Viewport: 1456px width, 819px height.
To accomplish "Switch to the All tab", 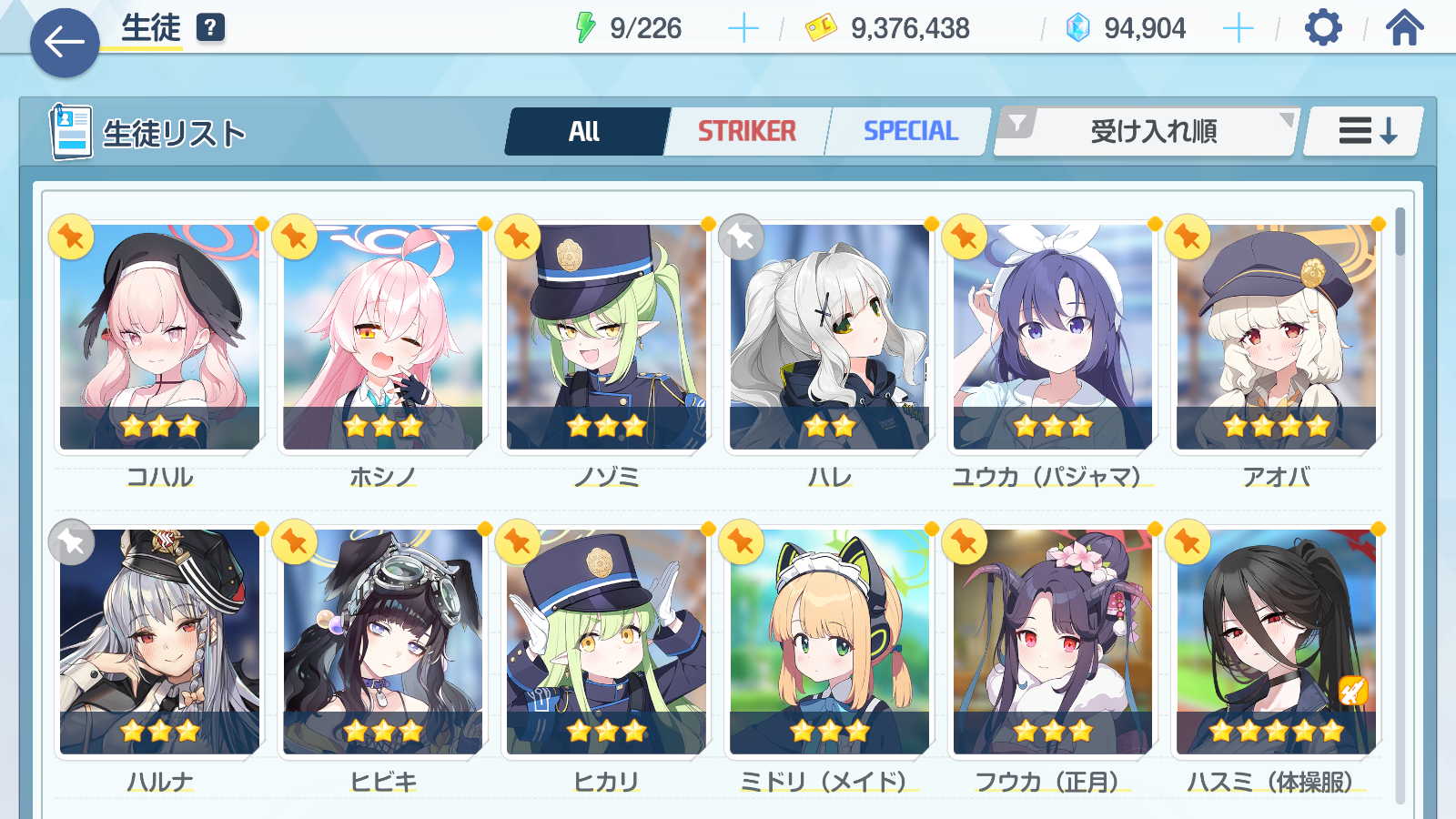I will pos(585,132).
